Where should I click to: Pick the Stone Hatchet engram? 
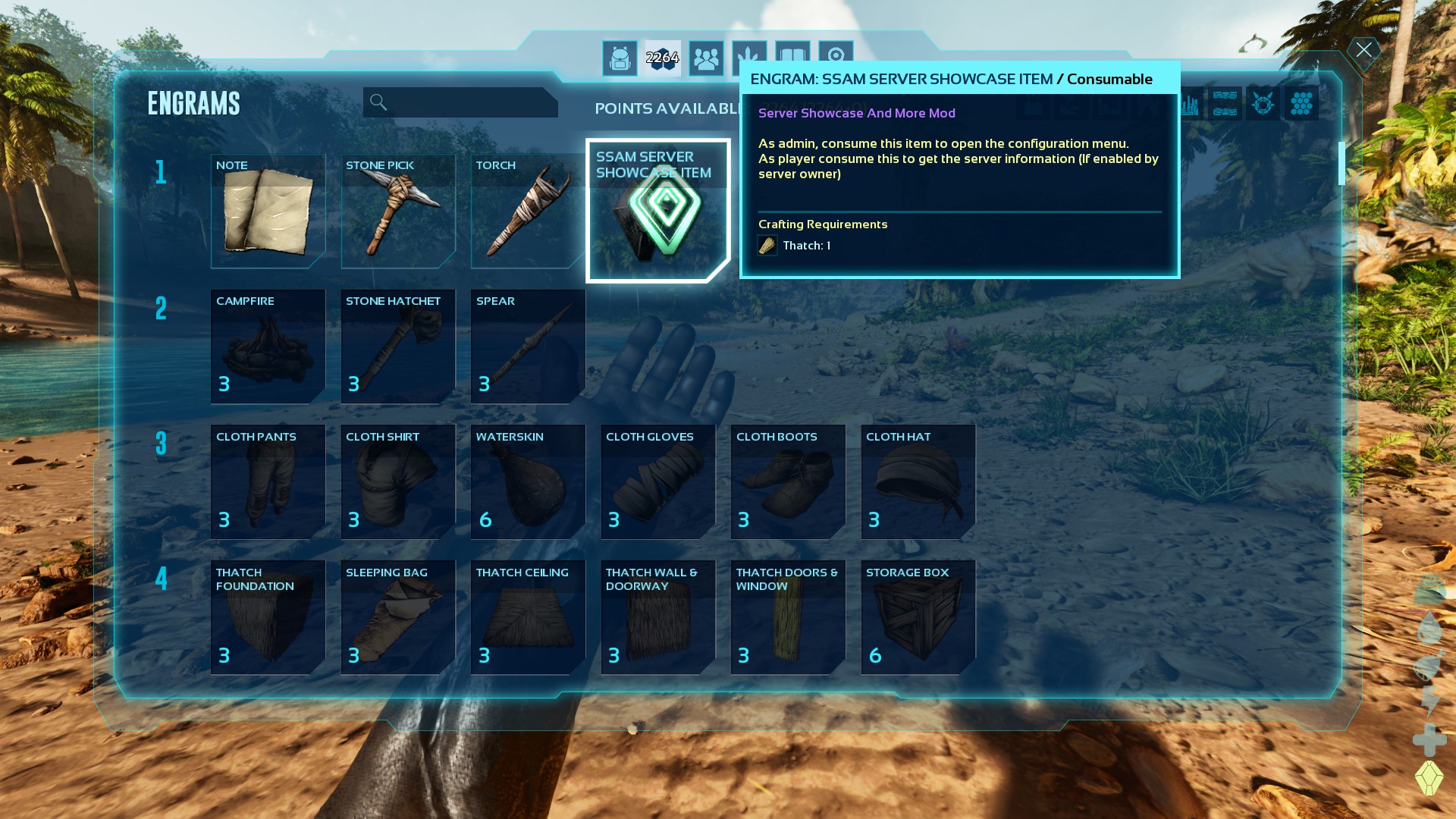(x=398, y=347)
